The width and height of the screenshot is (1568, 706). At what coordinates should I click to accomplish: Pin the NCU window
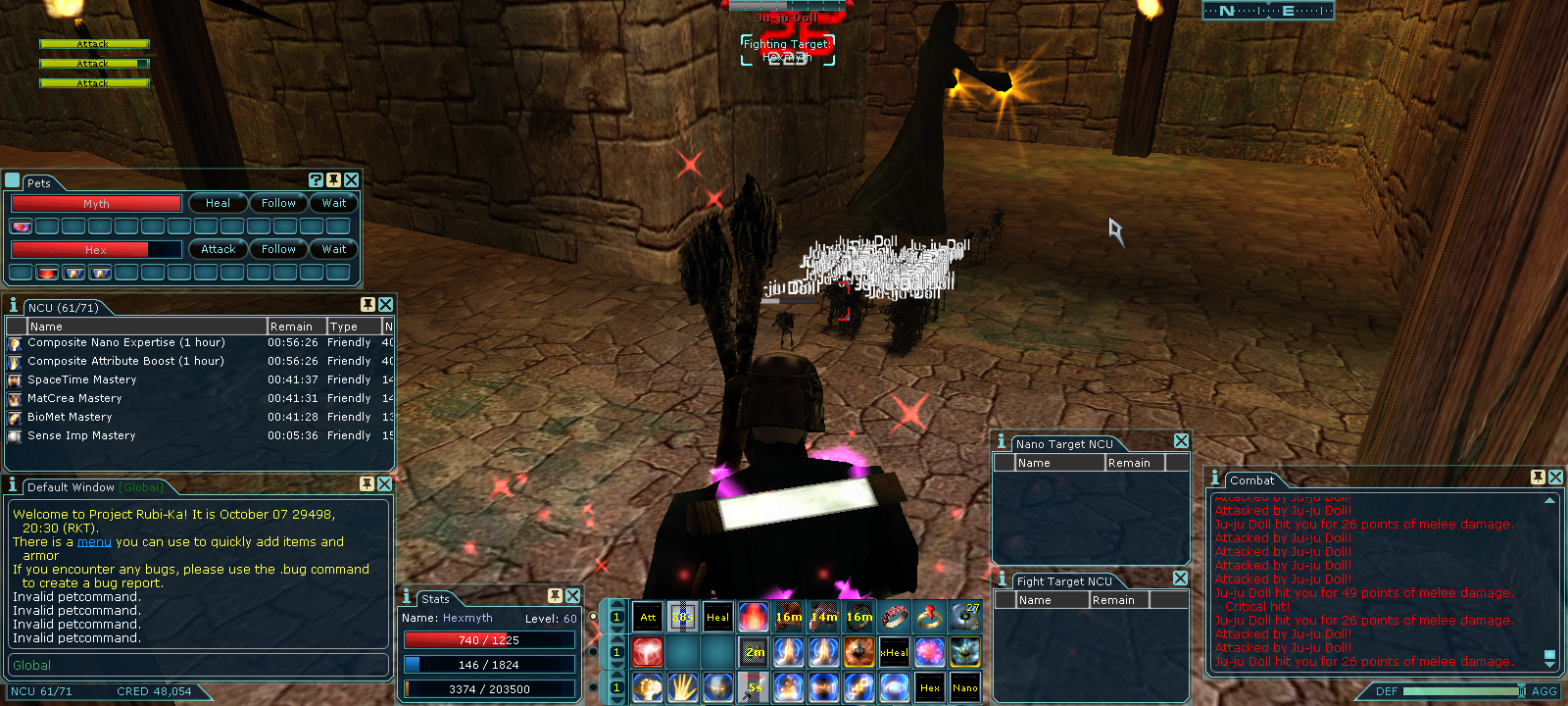click(367, 305)
